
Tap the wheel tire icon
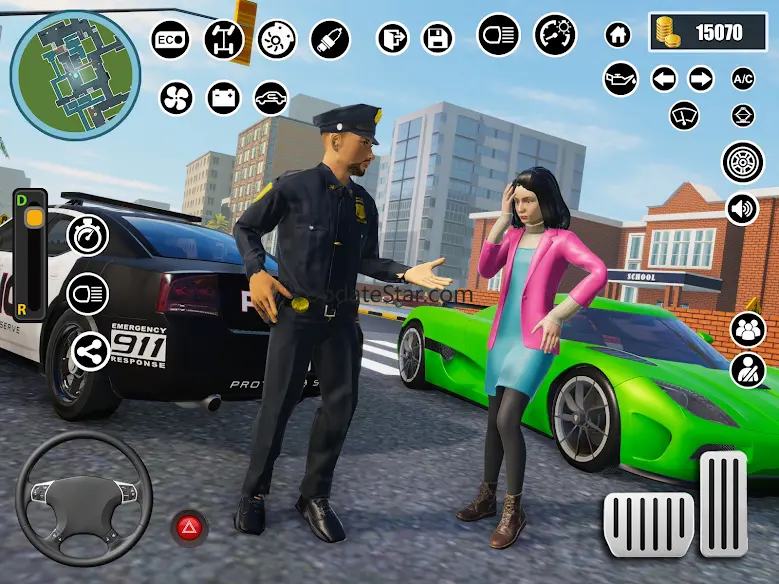click(x=742, y=162)
